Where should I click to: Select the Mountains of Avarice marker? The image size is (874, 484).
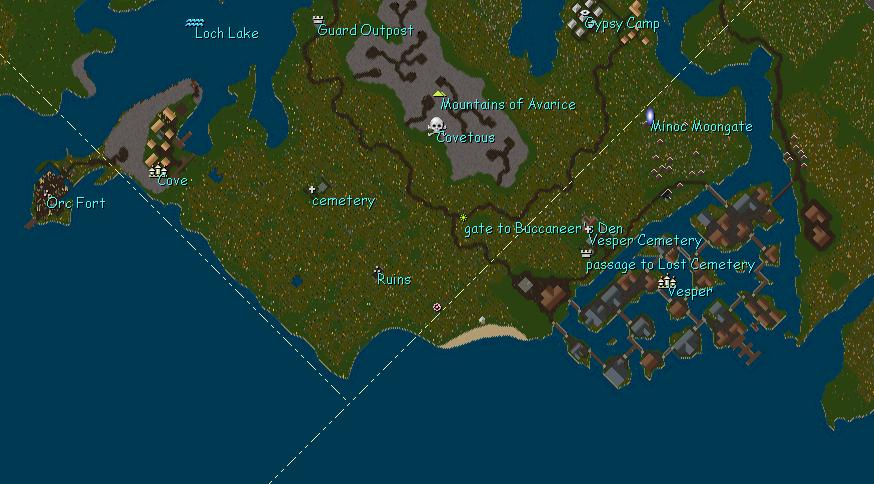click(x=438, y=94)
